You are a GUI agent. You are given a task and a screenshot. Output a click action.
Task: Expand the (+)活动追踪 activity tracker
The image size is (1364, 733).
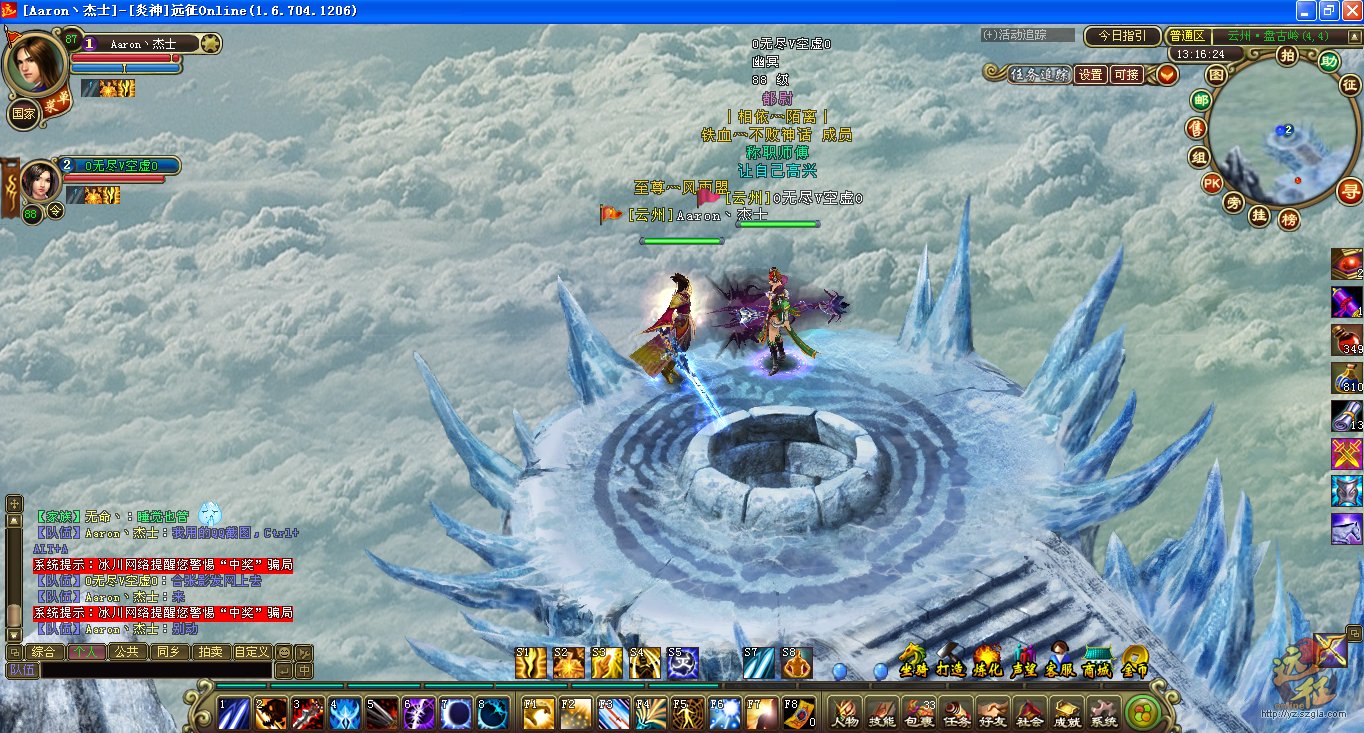(x=1026, y=35)
